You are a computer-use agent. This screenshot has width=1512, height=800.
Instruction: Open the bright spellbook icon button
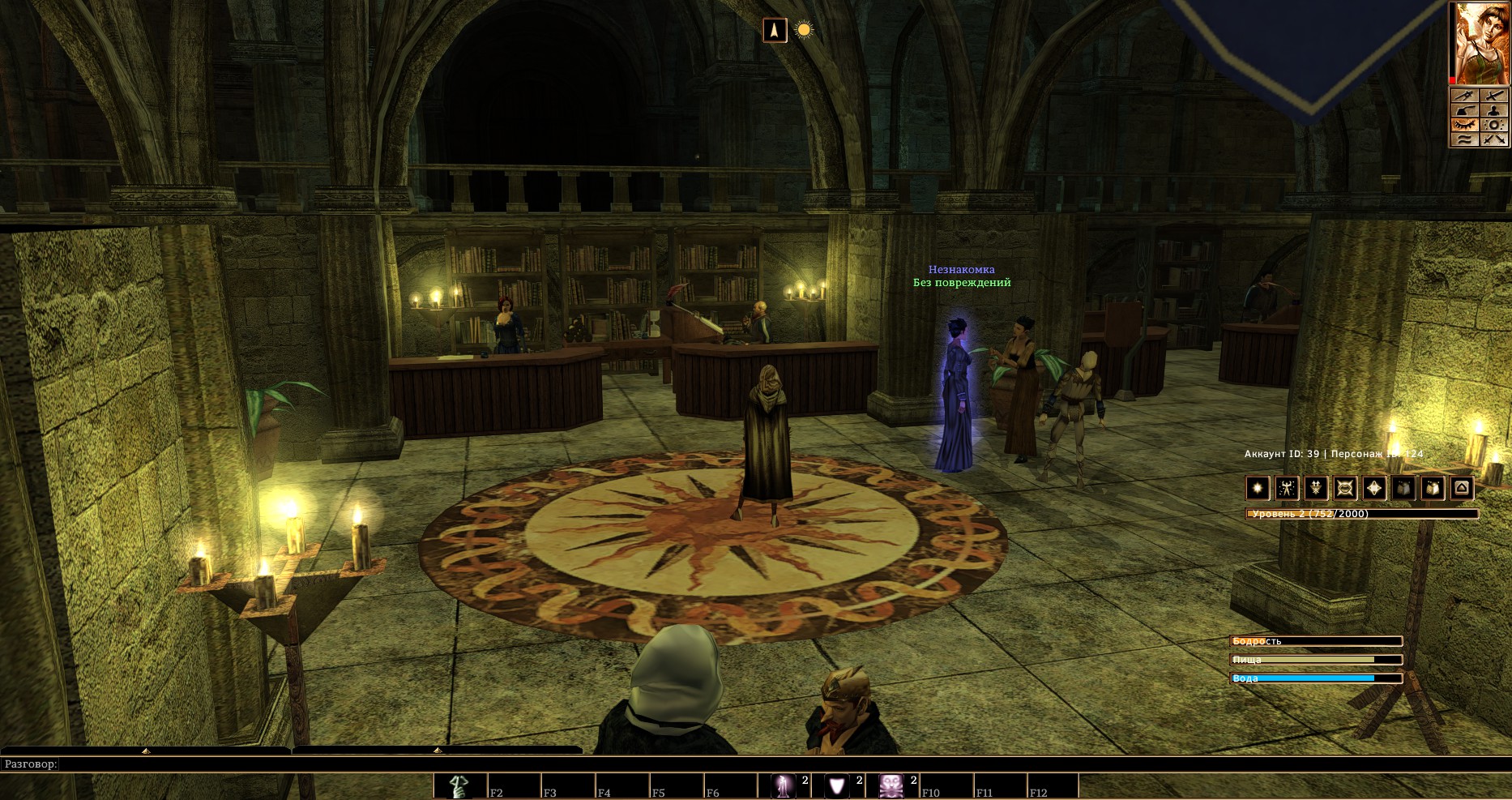tap(1433, 488)
